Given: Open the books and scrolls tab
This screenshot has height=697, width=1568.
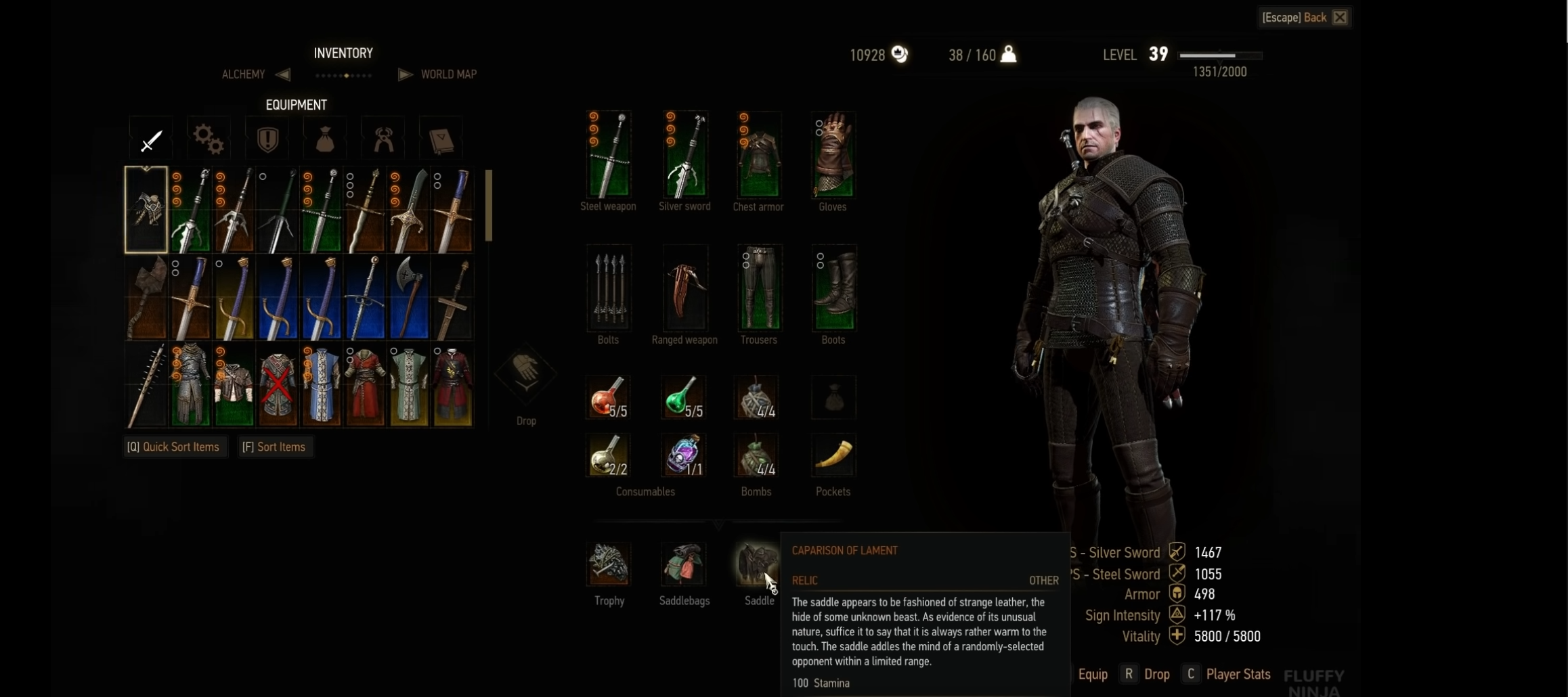Looking at the screenshot, I should pyautogui.click(x=441, y=139).
